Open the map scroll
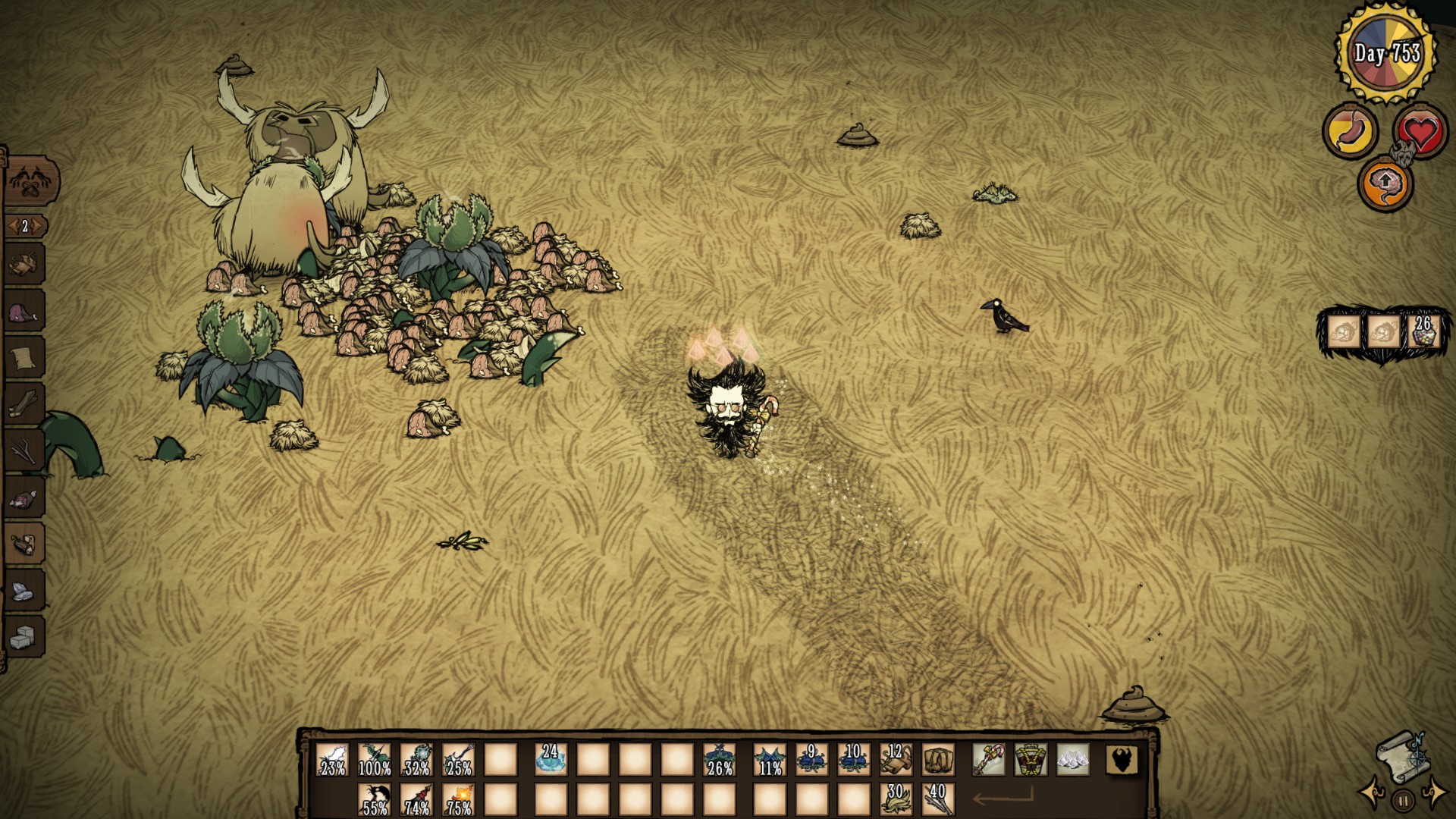The width and height of the screenshot is (1456, 819). click(1401, 757)
